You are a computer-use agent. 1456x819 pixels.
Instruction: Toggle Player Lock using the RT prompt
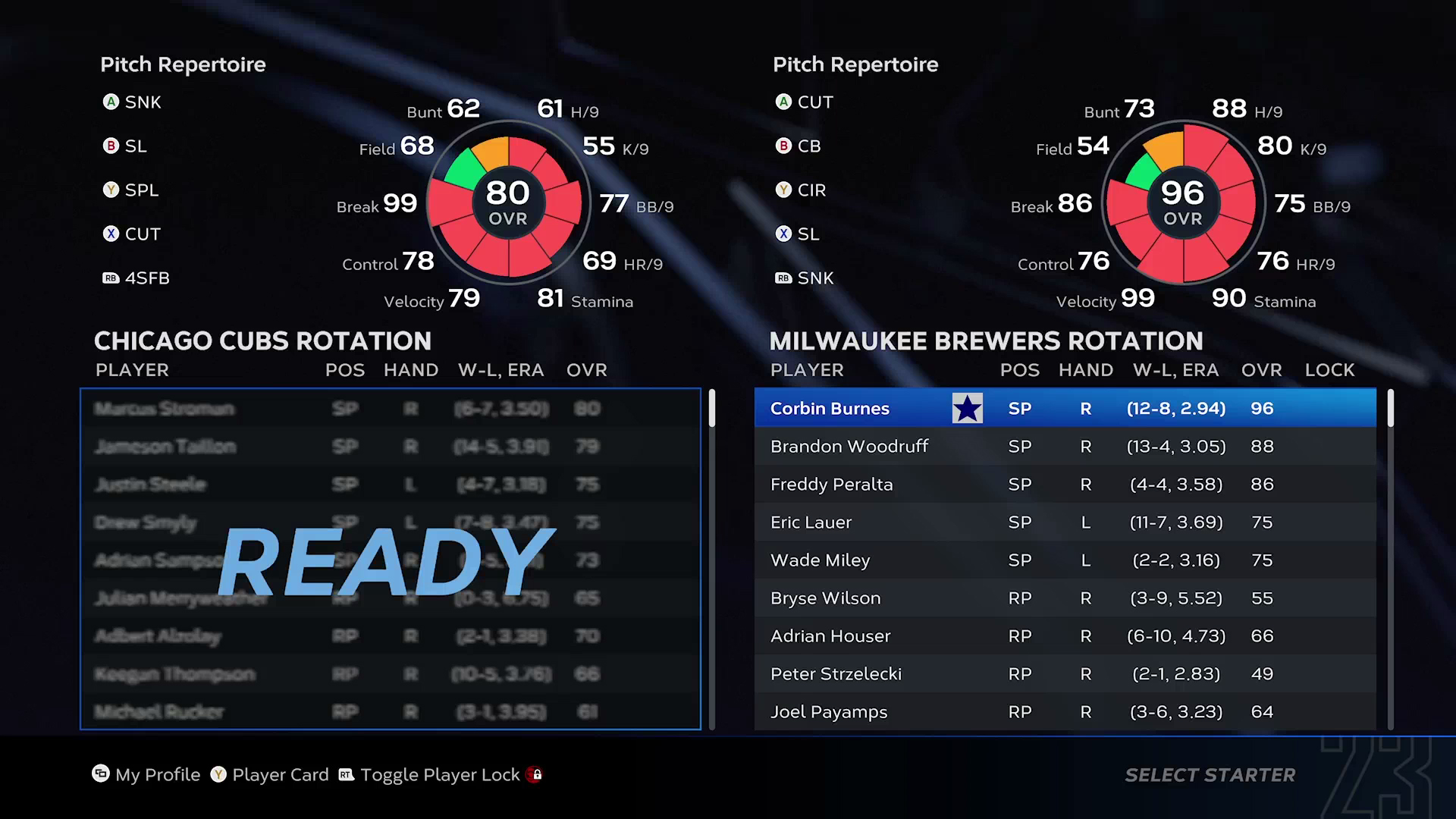345,775
